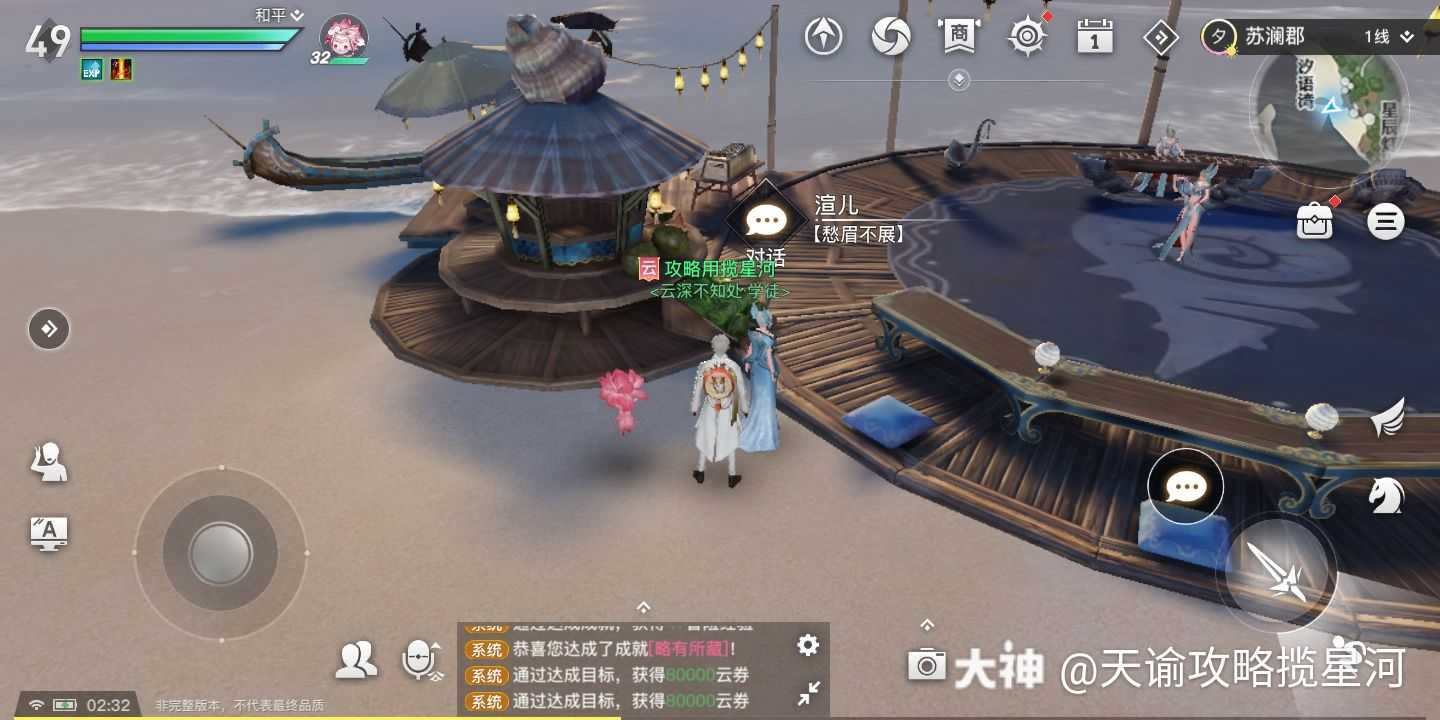Open chat settings with the gear icon
The height and width of the screenshot is (720, 1440).
point(807,646)
